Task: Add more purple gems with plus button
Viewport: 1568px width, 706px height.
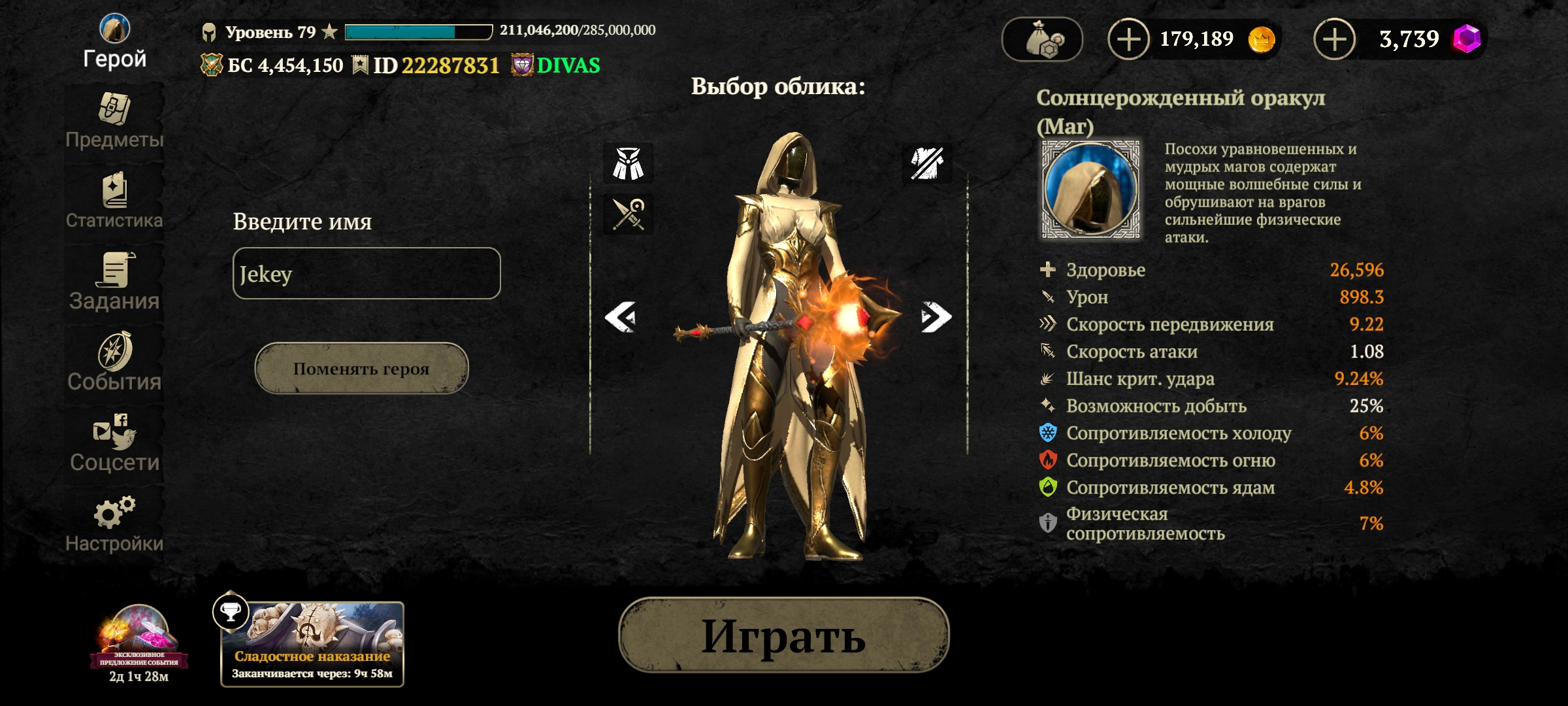Action: (x=1334, y=39)
